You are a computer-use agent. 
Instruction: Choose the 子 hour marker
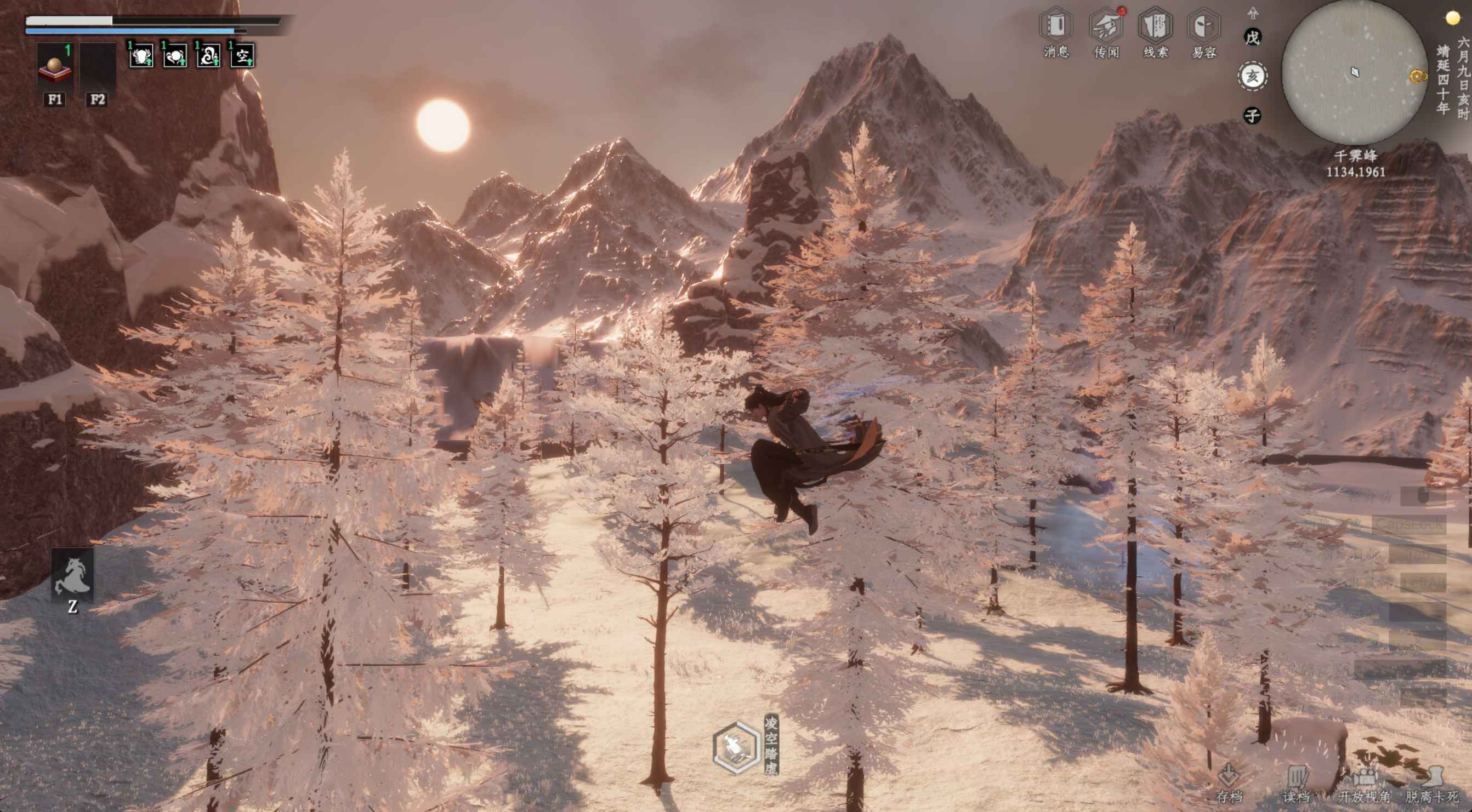[x=1252, y=116]
